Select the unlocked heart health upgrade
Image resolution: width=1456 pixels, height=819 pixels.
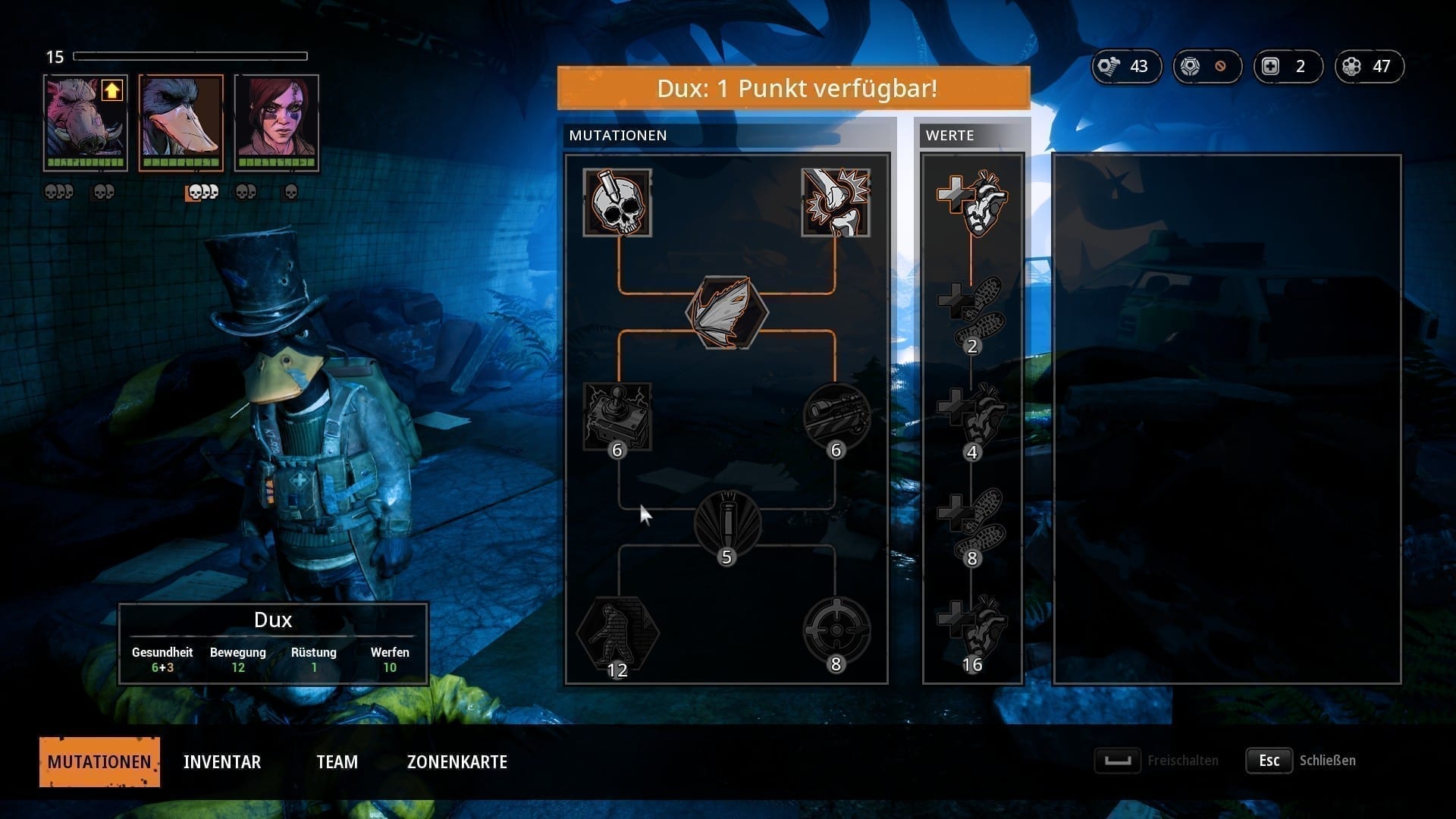point(972,202)
